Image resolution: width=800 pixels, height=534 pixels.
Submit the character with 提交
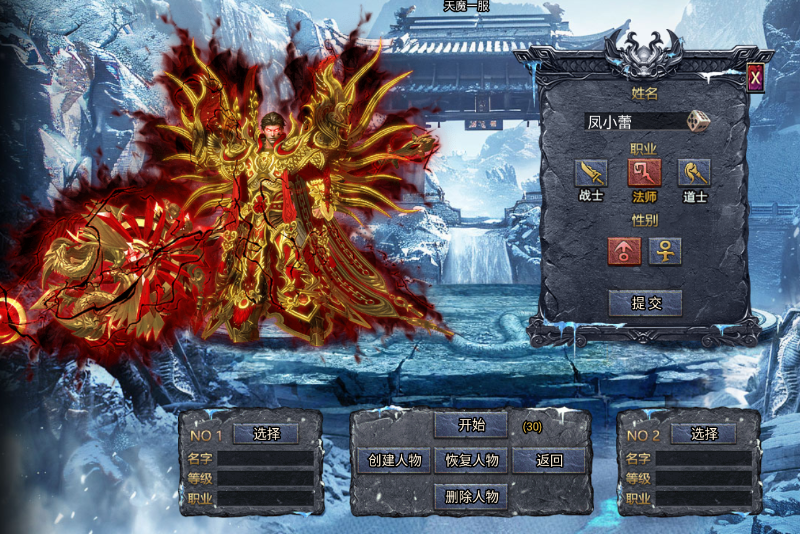[x=645, y=303]
